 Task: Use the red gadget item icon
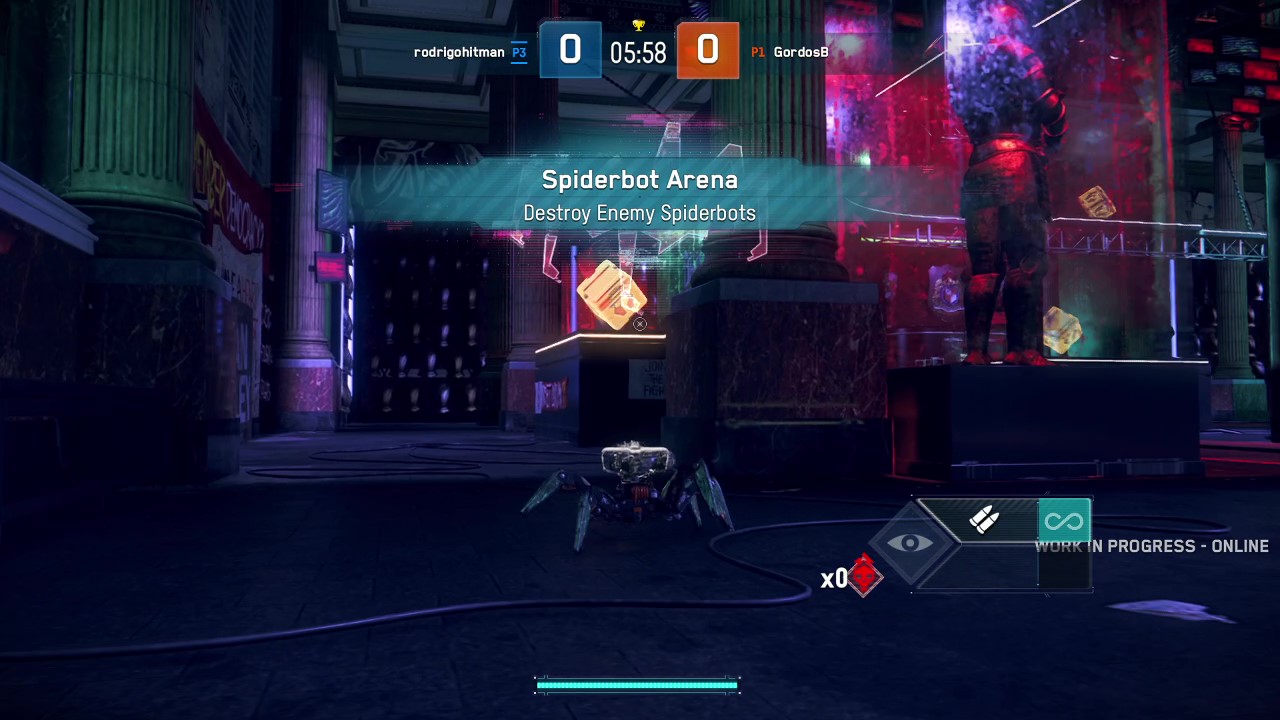[x=864, y=576]
